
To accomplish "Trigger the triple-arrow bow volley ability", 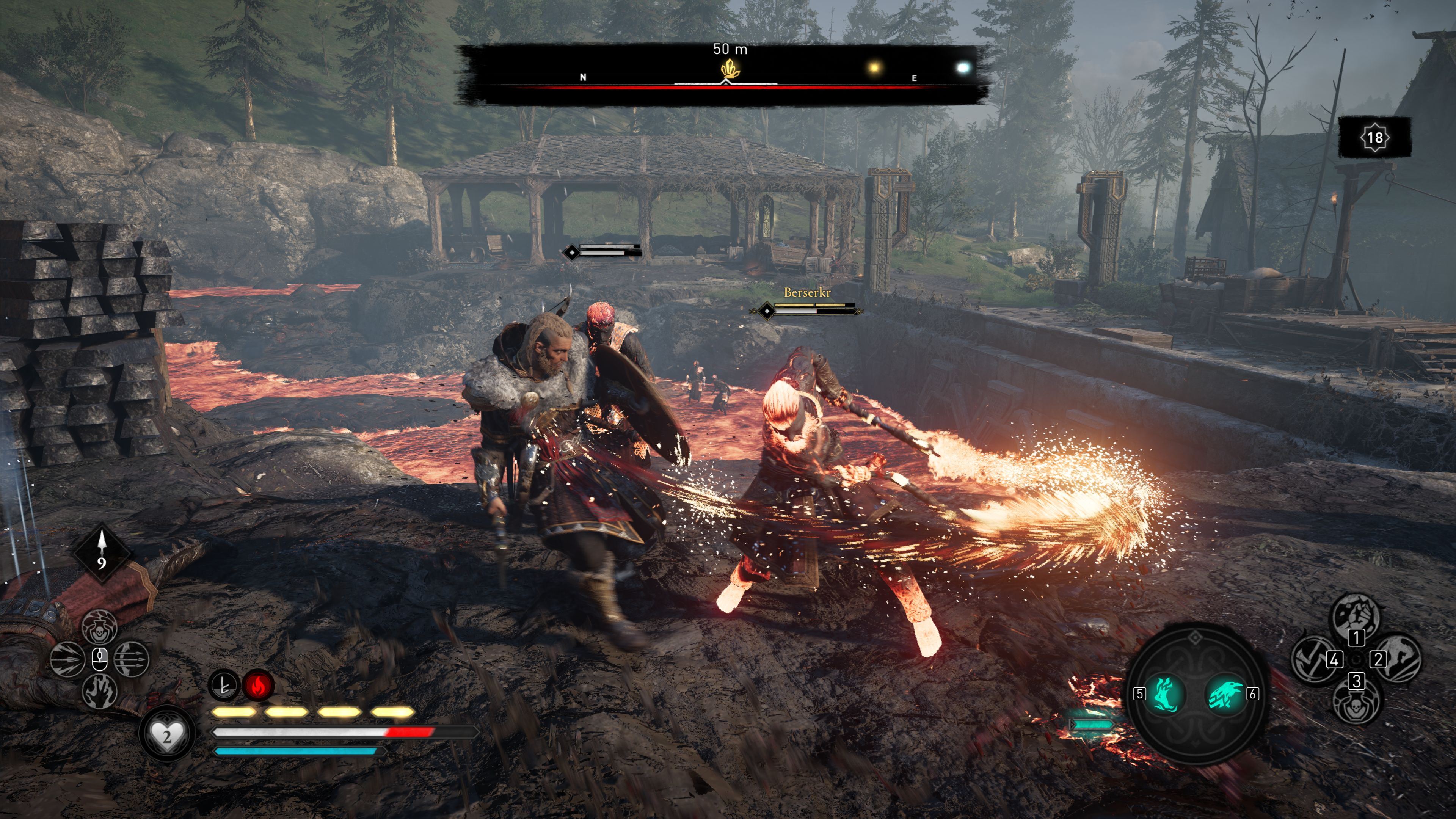I will [132, 659].
